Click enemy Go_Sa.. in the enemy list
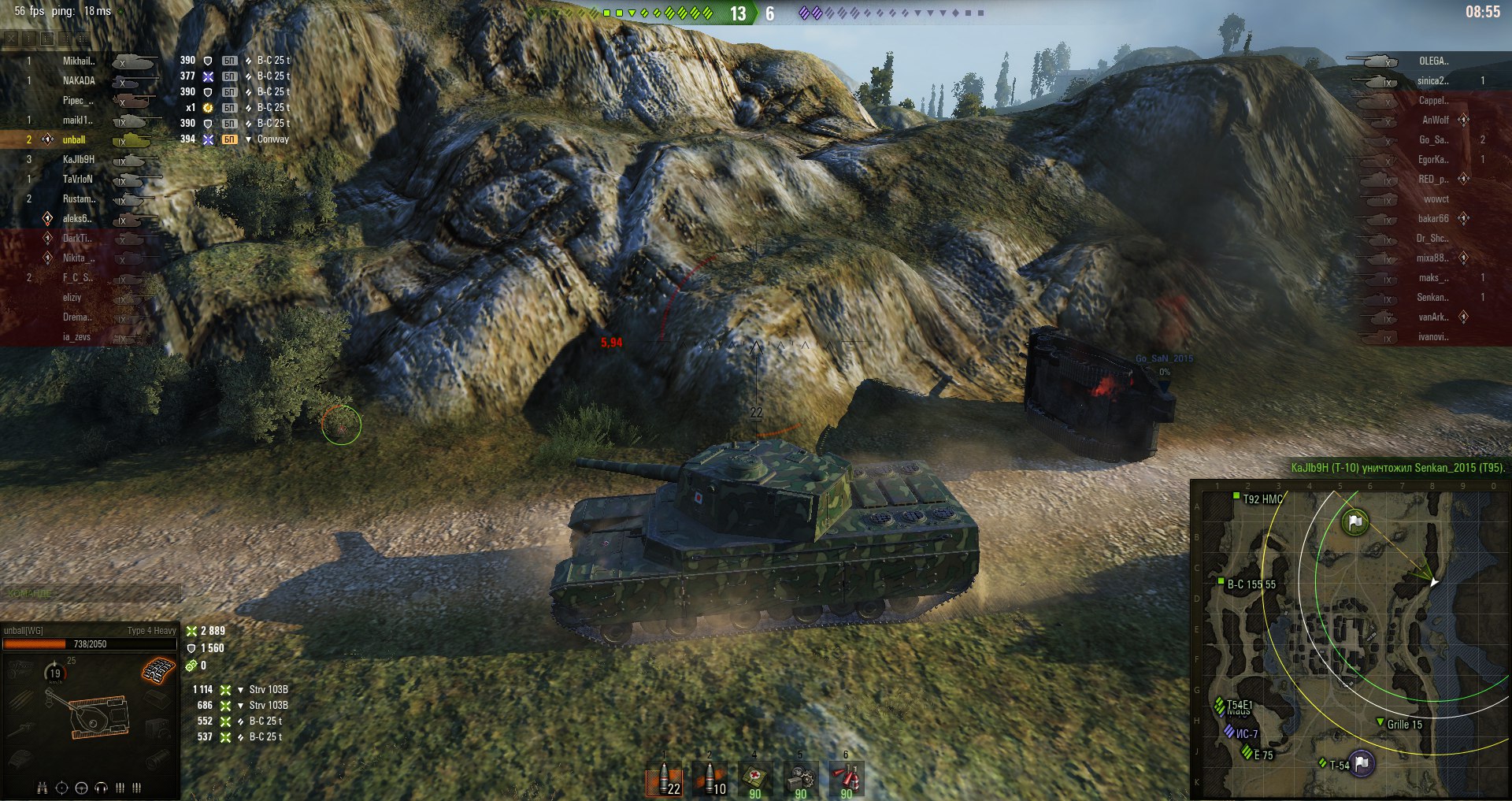Image resolution: width=1512 pixels, height=801 pixels. 1433,140
